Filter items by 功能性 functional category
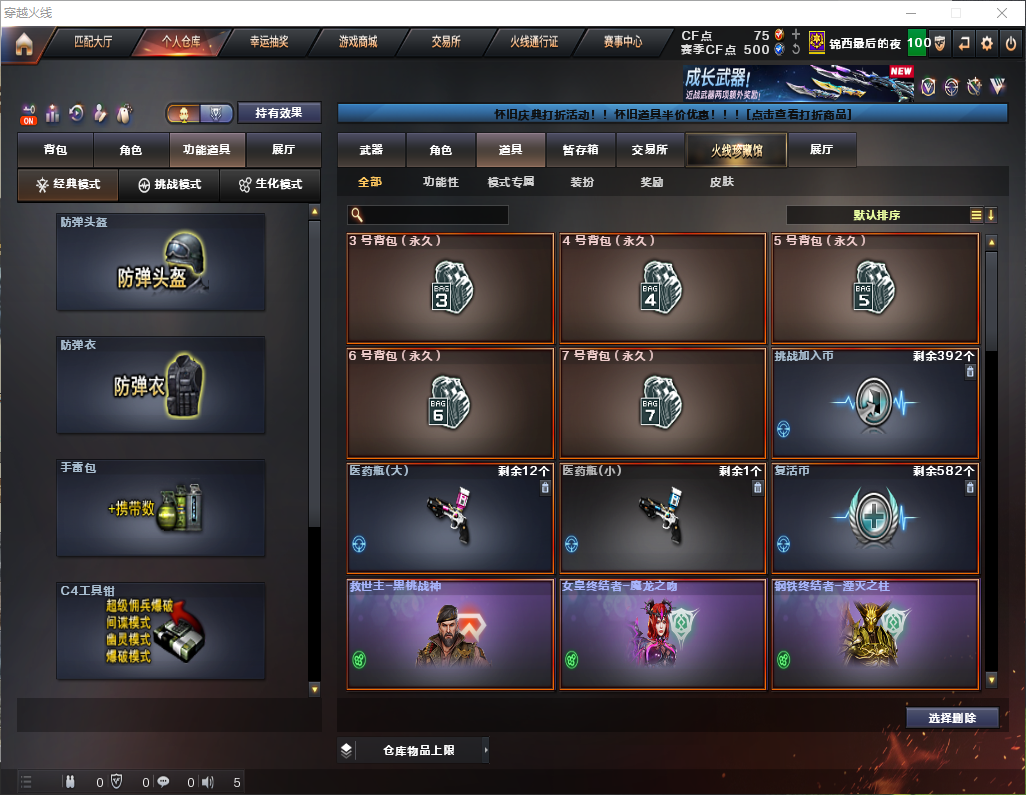 coord(440,182)
